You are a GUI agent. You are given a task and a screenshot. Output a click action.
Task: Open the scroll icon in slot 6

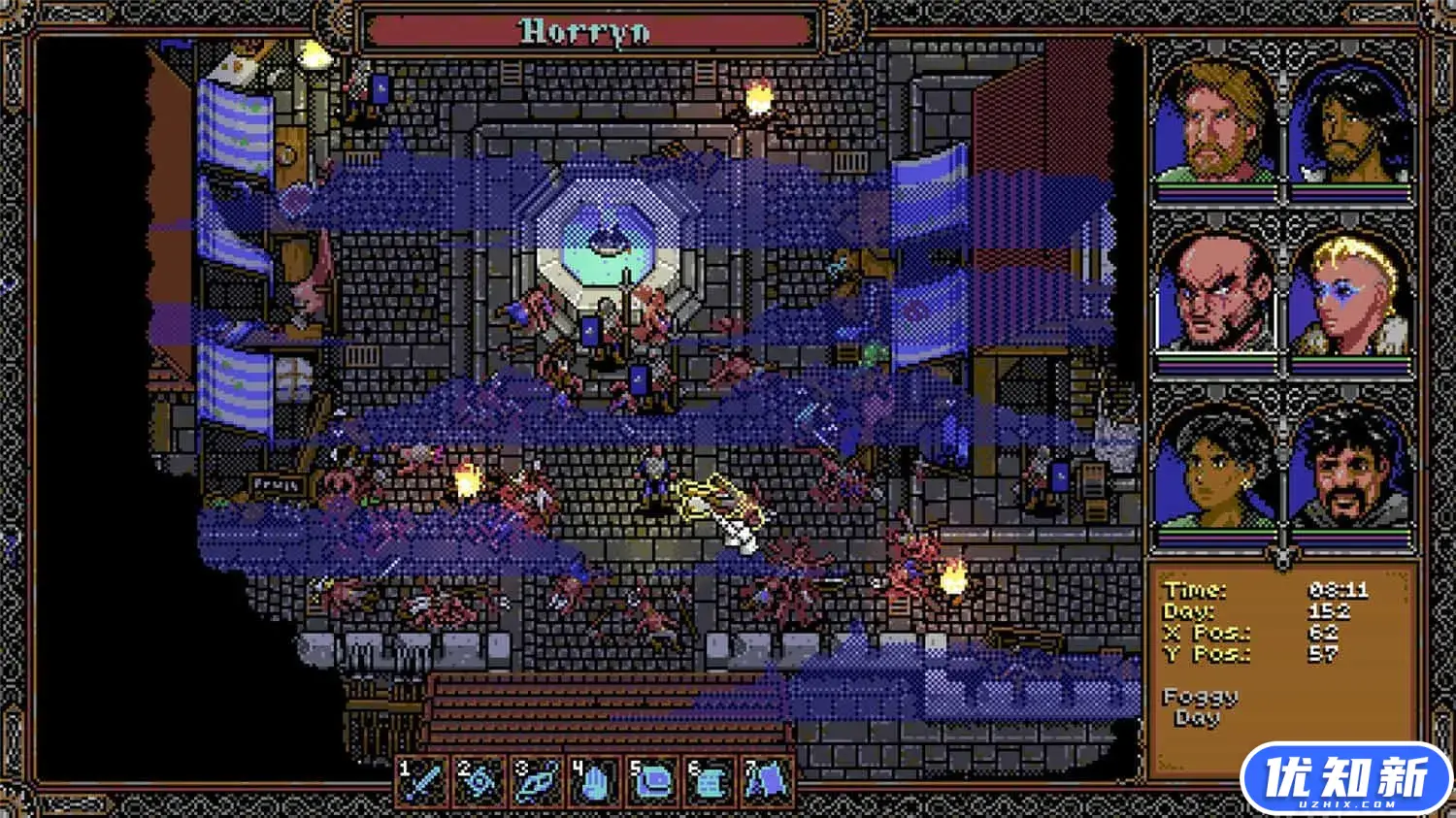click(x=711, y=782)
